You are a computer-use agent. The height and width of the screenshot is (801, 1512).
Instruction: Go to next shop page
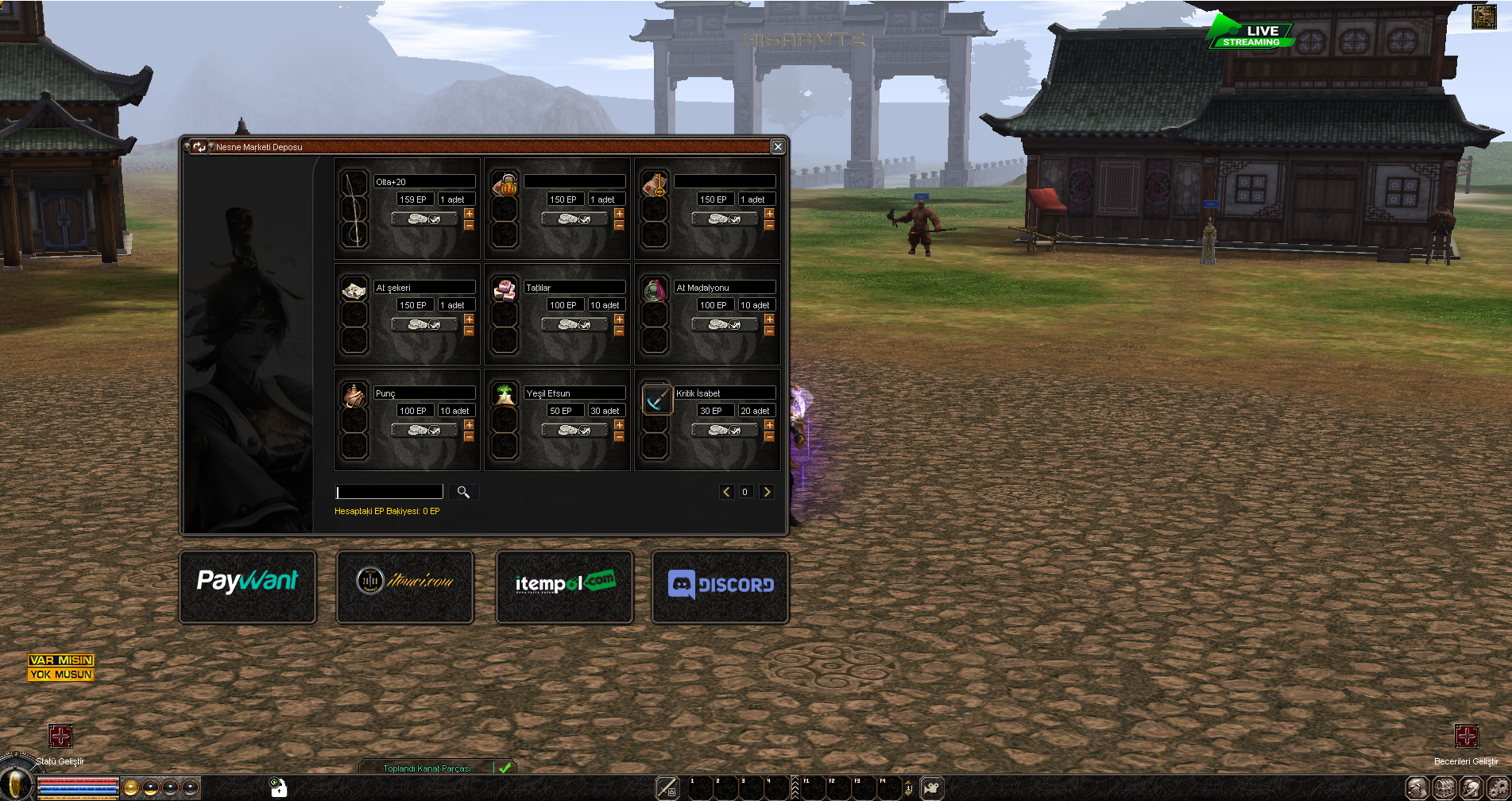[767, 492]
